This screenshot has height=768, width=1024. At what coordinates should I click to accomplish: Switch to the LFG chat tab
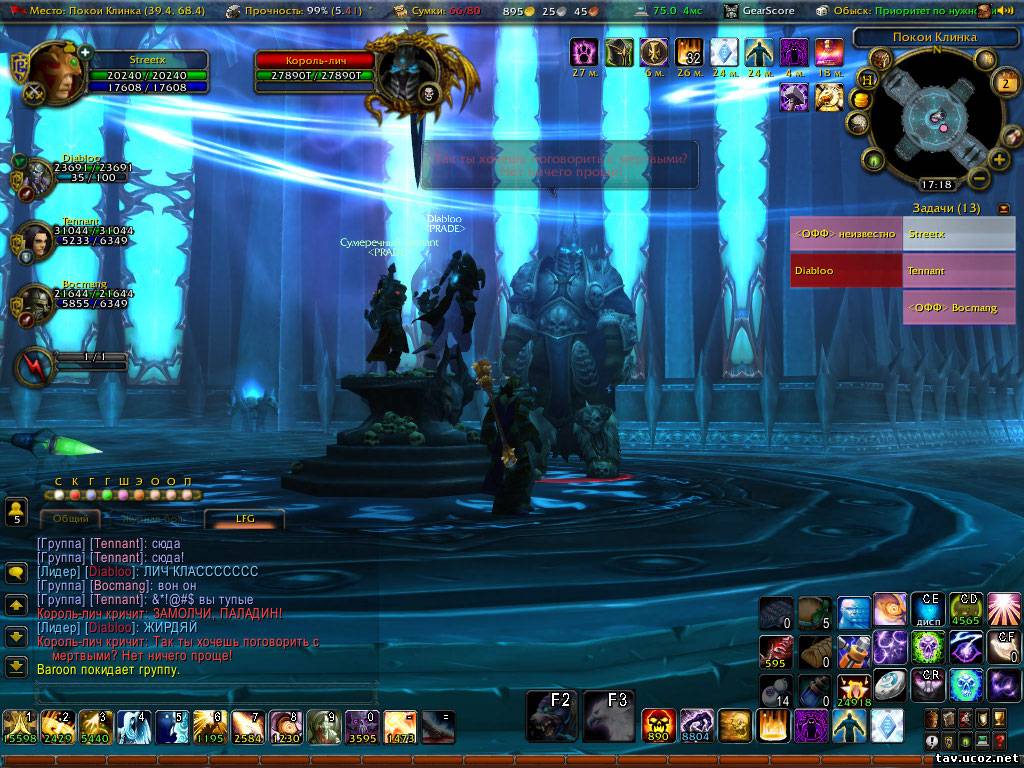pyautogui.click(x=245, y=518)
